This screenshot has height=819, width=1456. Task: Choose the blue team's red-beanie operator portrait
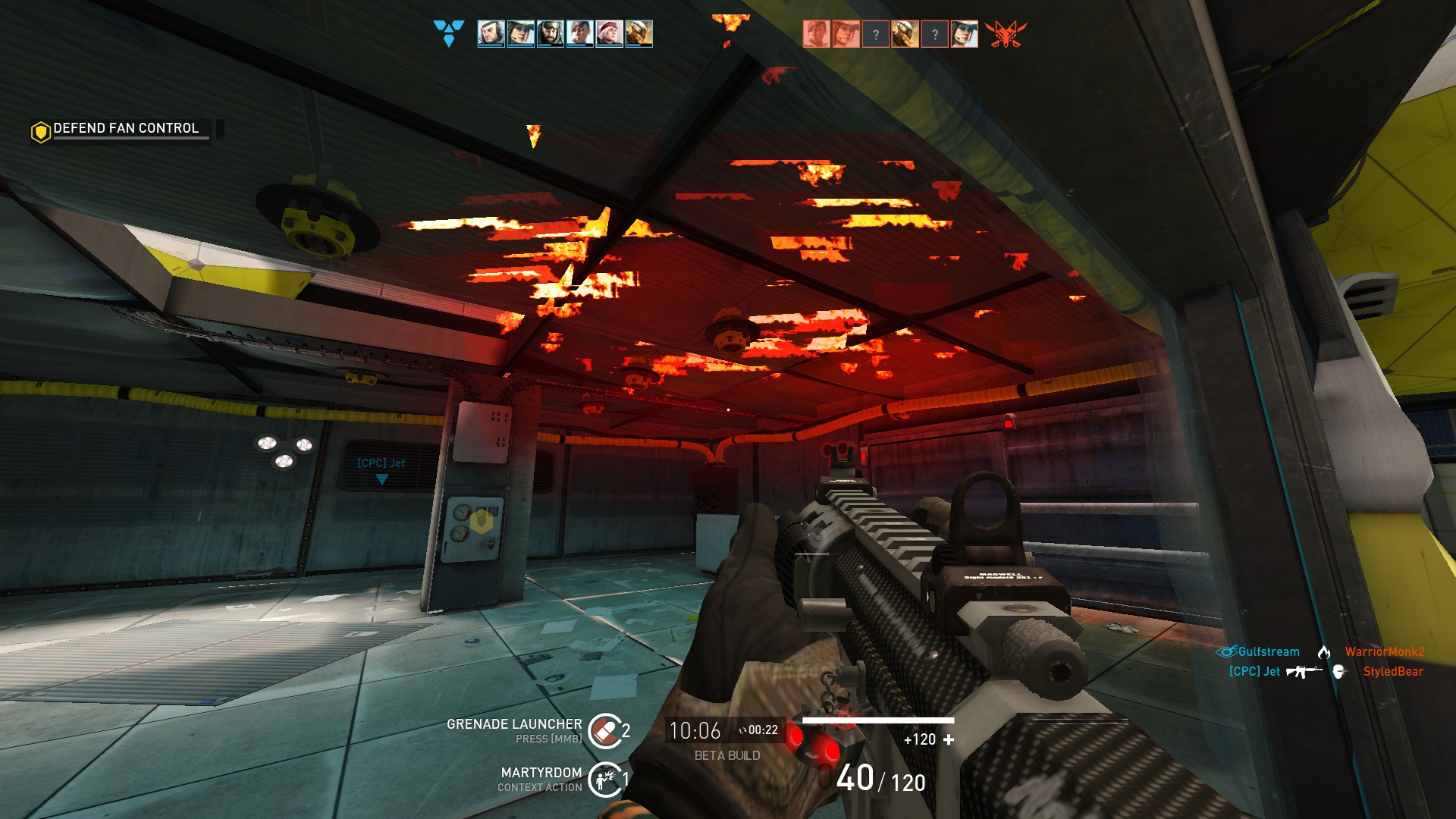pos(609,34)
